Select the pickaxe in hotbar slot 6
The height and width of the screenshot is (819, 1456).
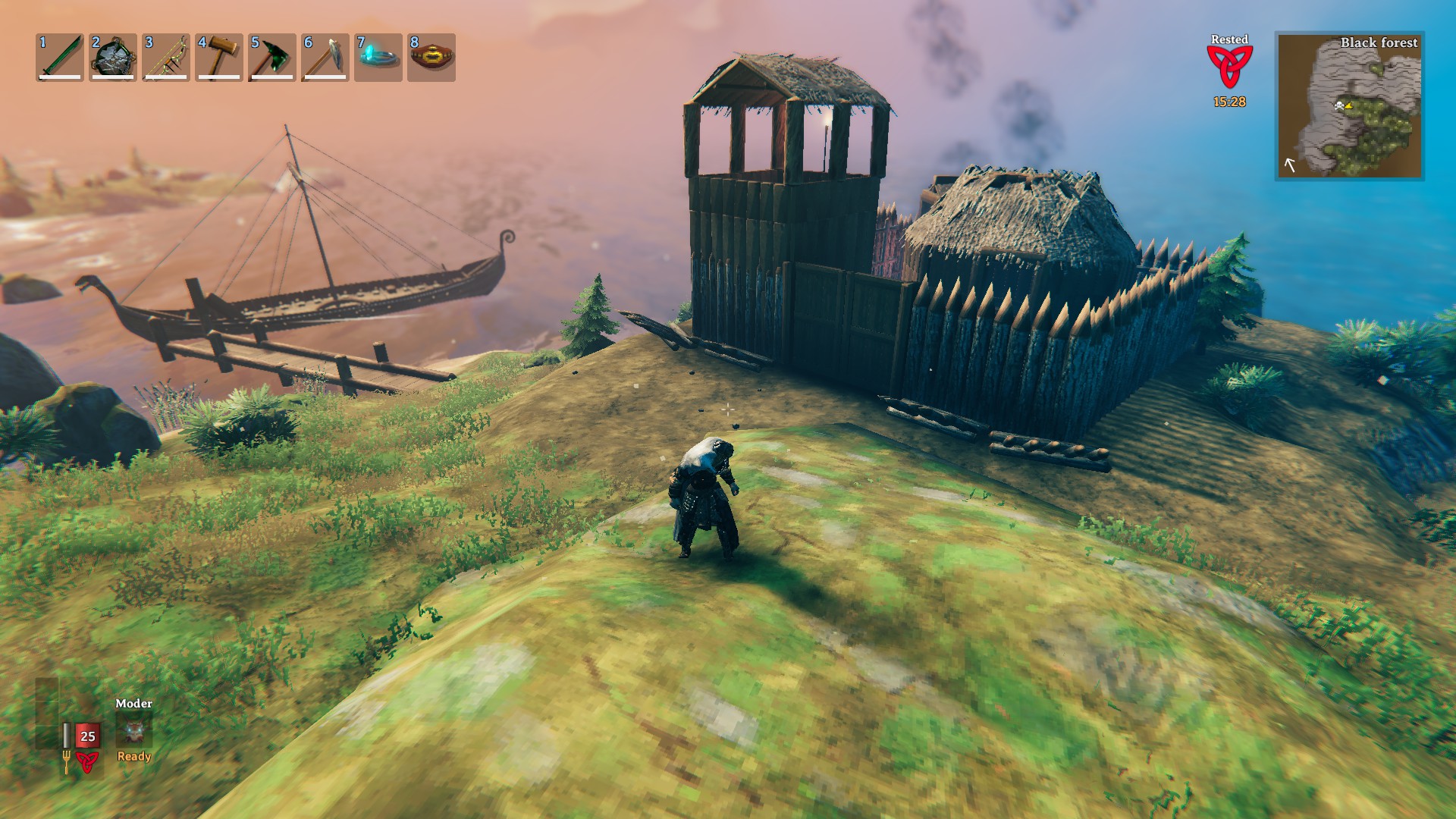click(x=325, y=57)
